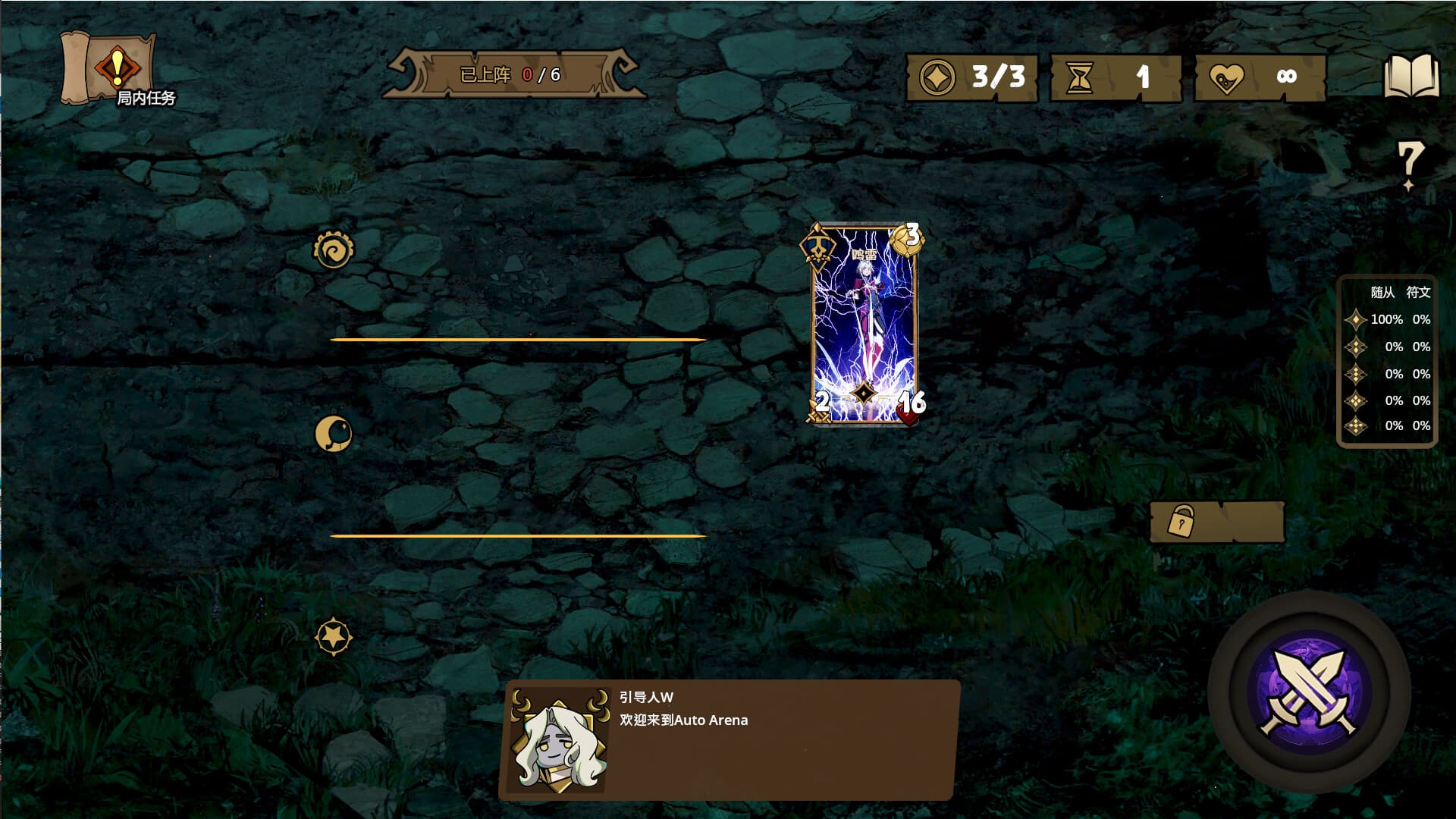1456x819 pixels.
Task: Click the heart icon with infinity symbol
Action: coord(1228,76)
